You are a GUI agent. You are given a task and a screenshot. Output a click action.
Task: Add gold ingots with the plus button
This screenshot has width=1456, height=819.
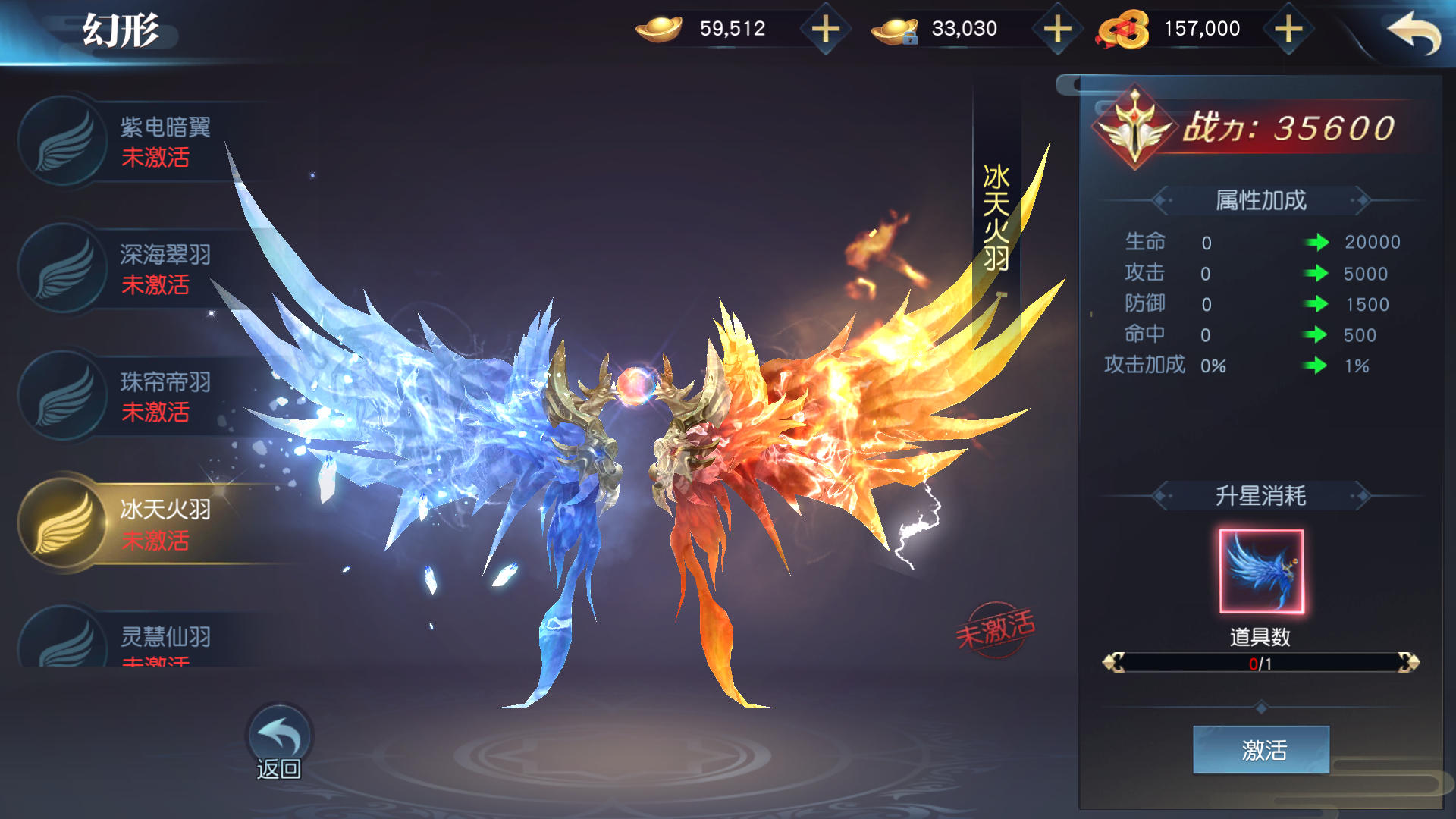click(x=825, y=30)
